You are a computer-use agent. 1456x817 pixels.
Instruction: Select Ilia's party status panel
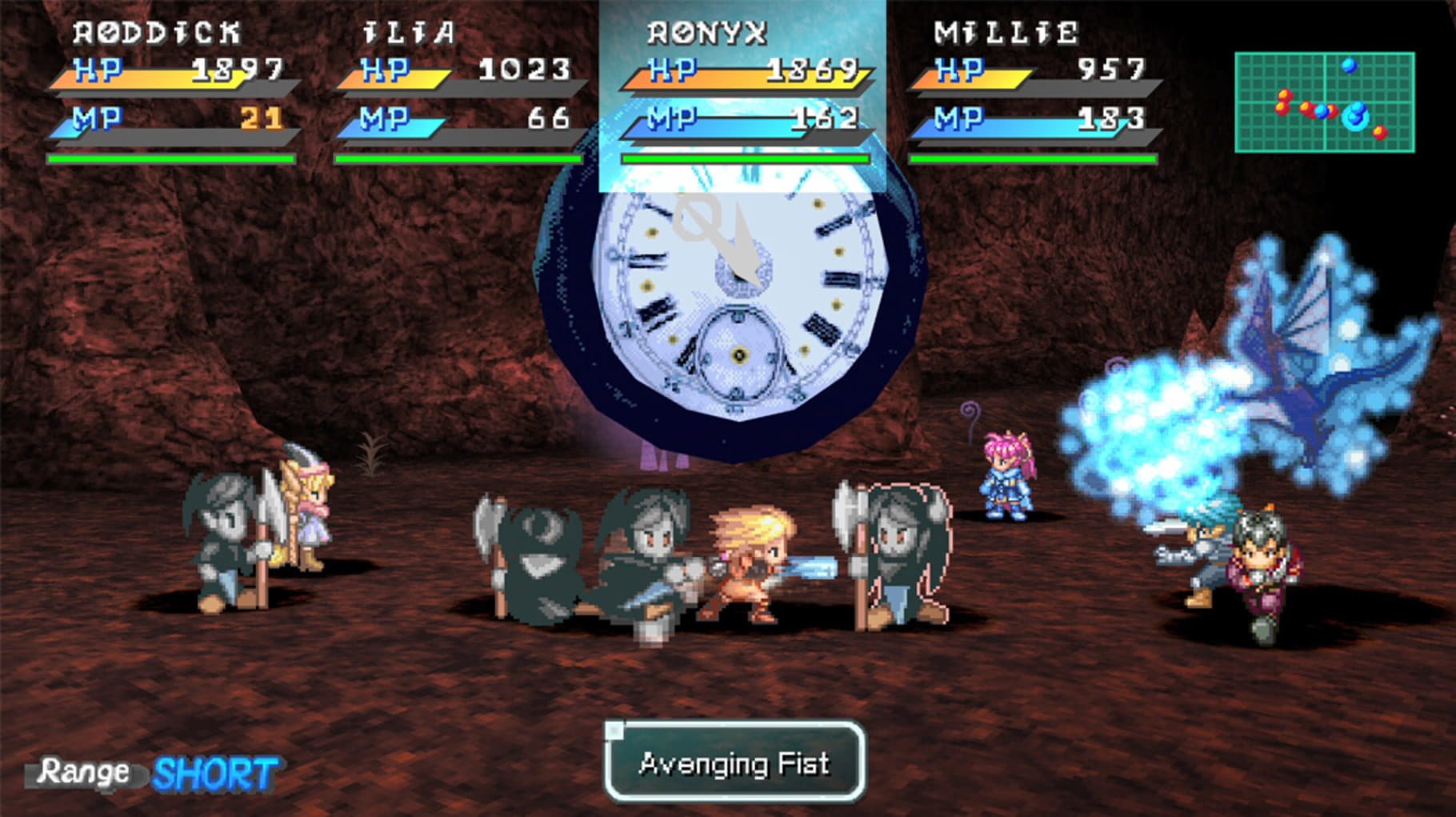click(458, 92)
